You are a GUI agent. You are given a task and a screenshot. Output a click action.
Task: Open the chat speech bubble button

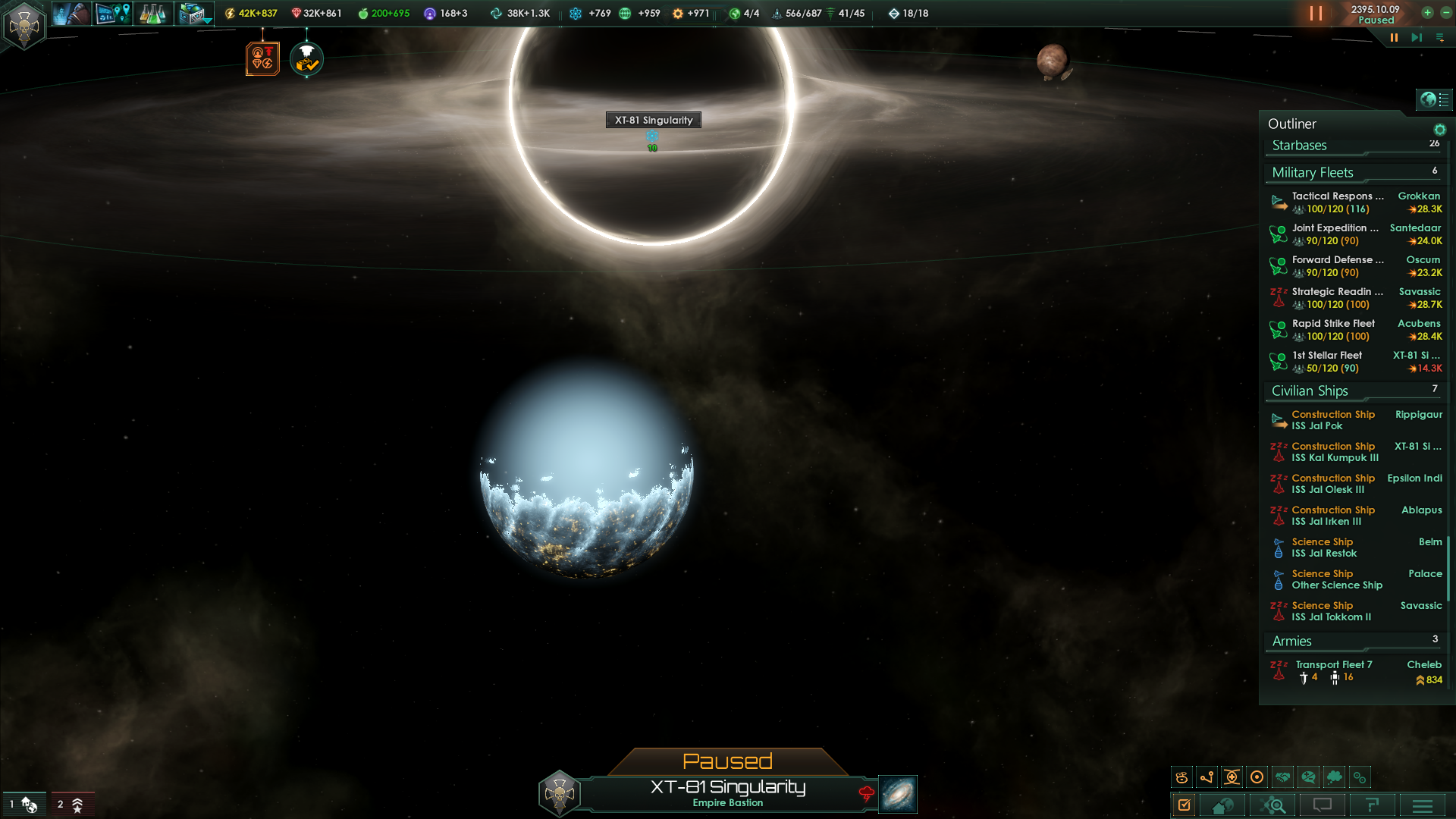pos(1323,805)
